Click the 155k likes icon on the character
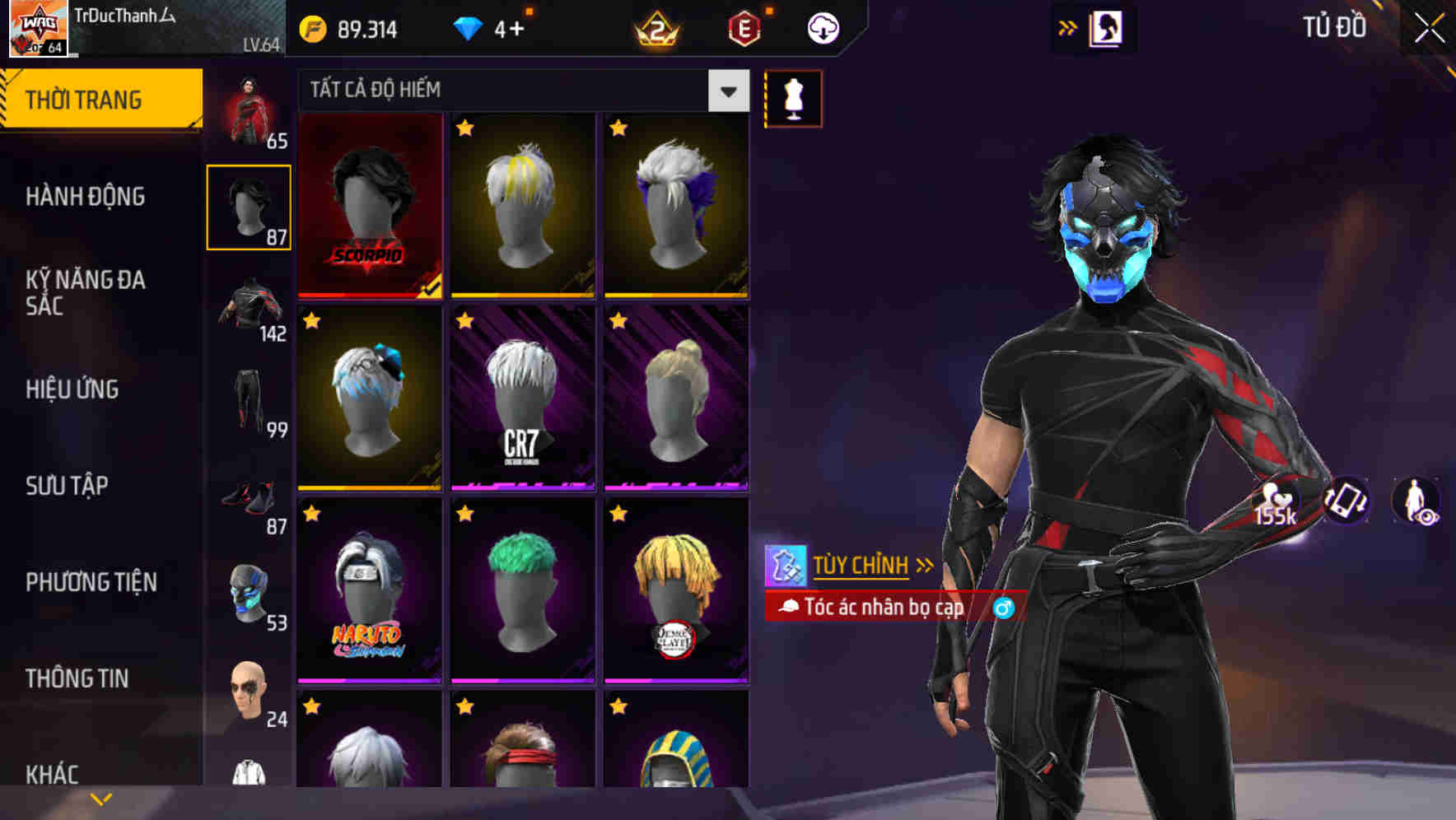 click(1274, 502)
